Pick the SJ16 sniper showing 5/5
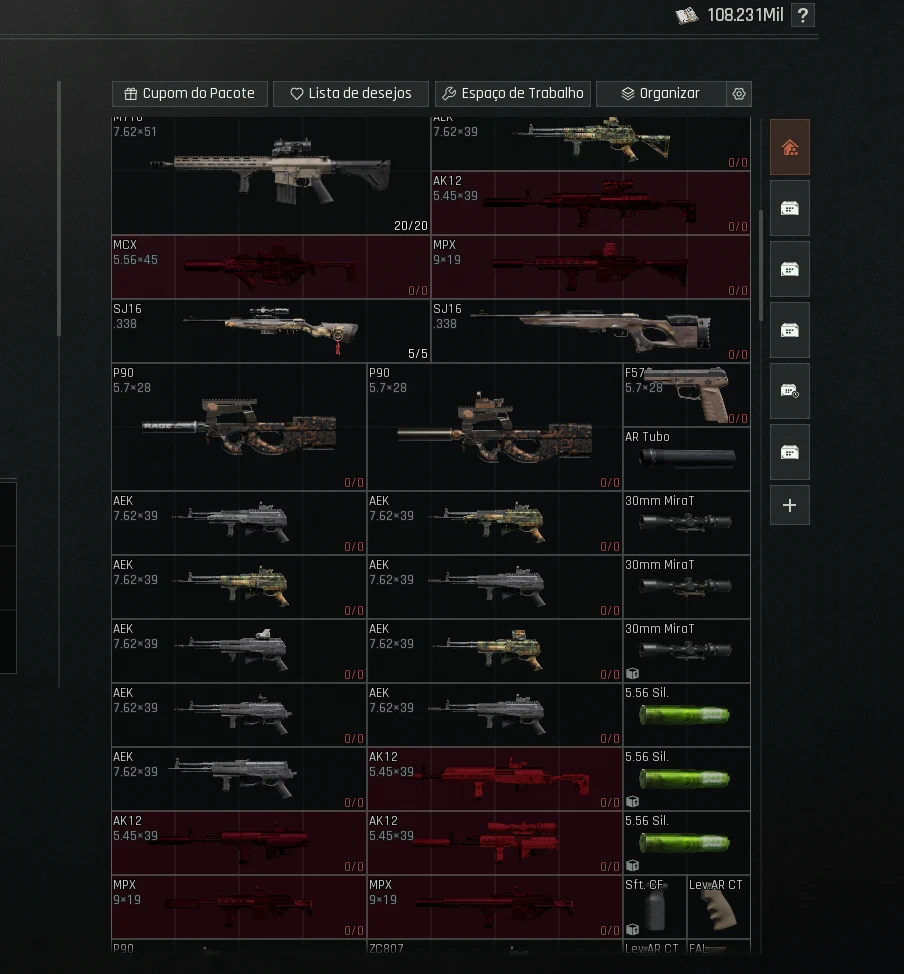Screen dimensions: 904x974 [x=270, y=331]
